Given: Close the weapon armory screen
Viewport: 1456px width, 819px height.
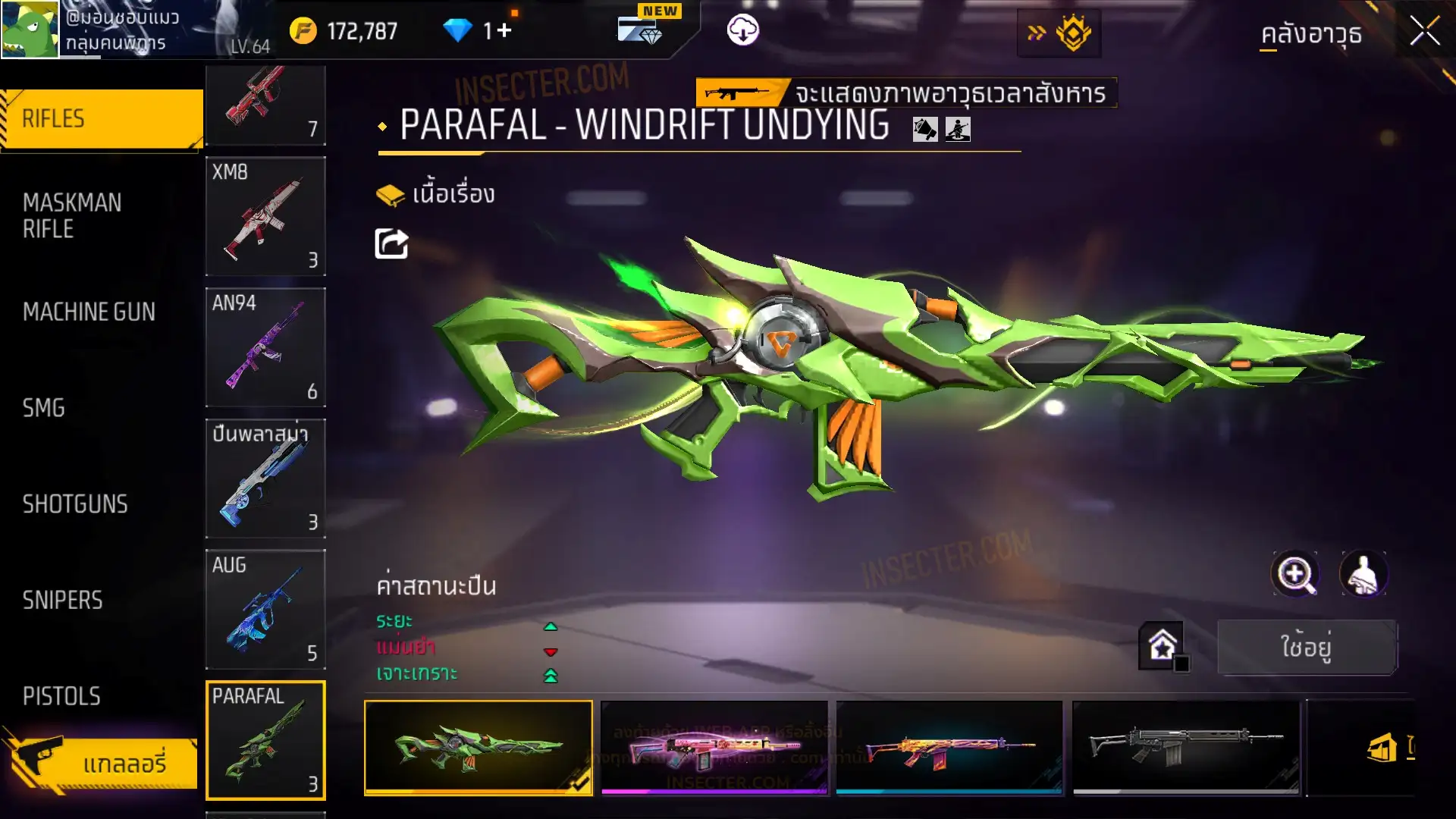Looking at the screenshot, I should (1424, 32).
